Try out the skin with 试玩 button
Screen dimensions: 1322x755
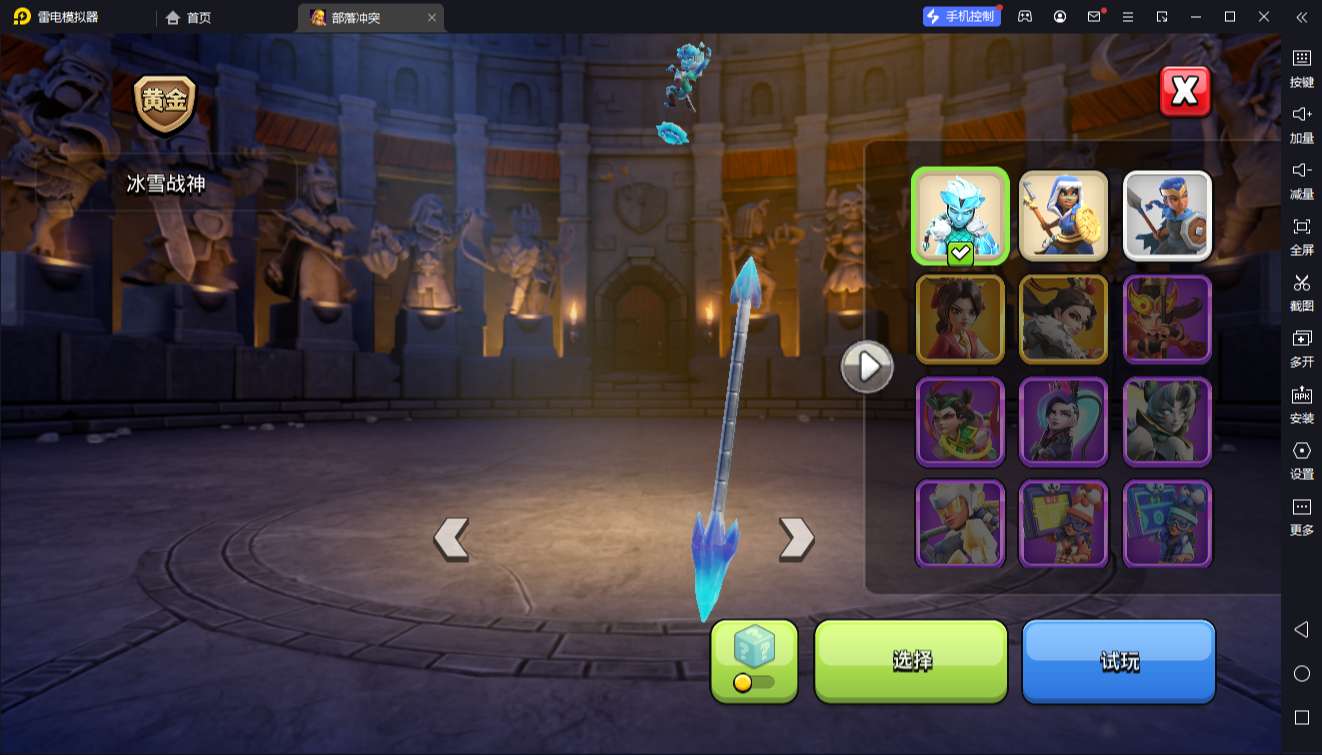1118,660
